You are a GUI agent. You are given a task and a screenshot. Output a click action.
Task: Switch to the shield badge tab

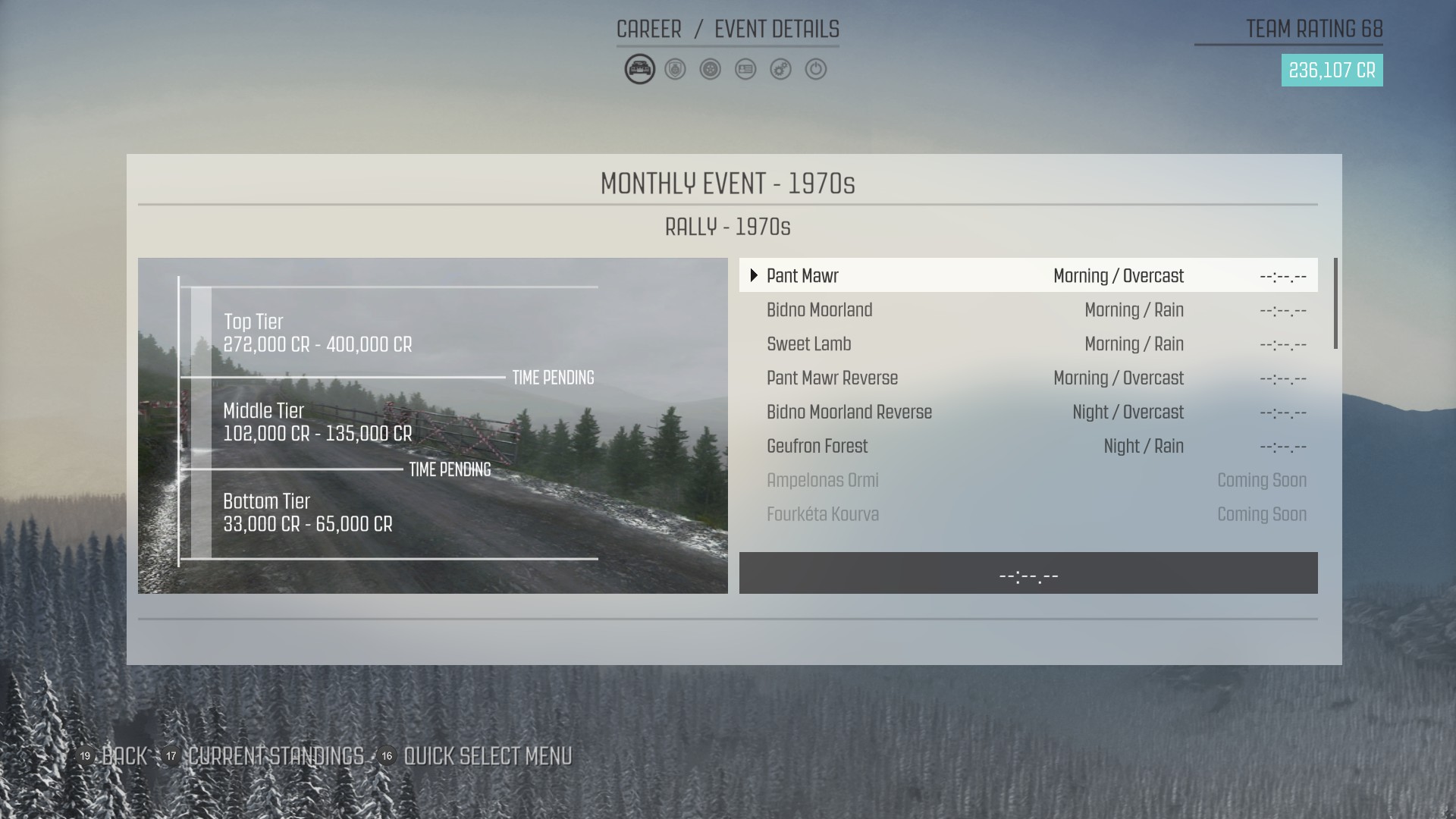(x=675, y=69)
